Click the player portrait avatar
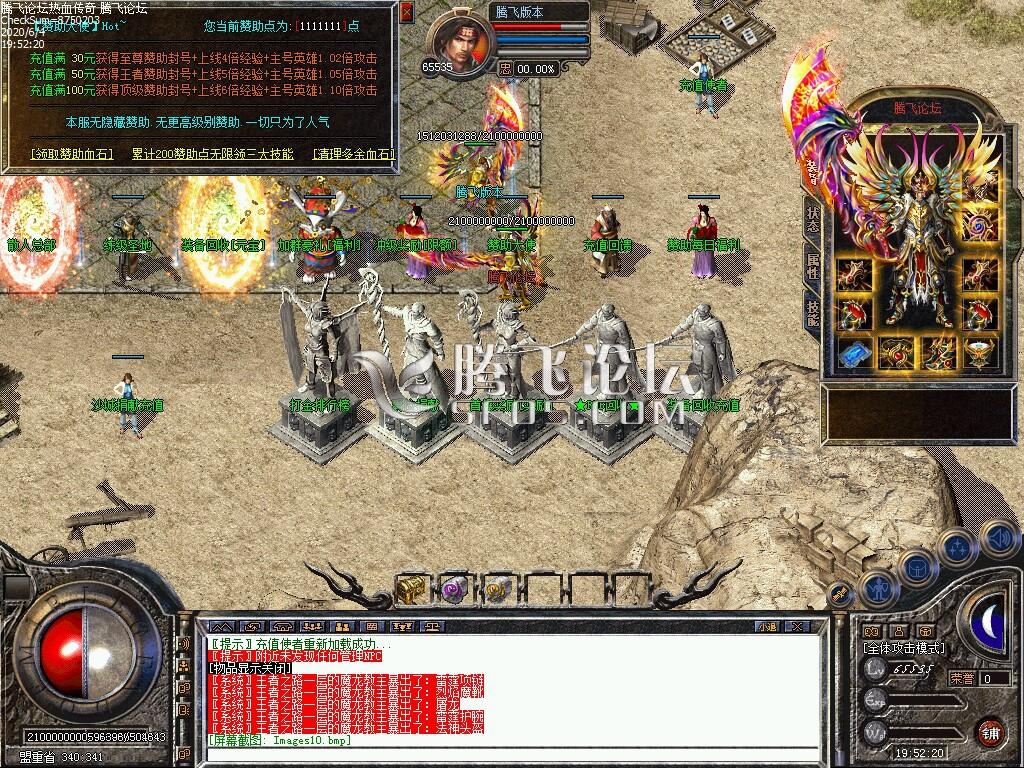Image resolution: width=1024 pixels, height=768 pixels. point(460,44)
